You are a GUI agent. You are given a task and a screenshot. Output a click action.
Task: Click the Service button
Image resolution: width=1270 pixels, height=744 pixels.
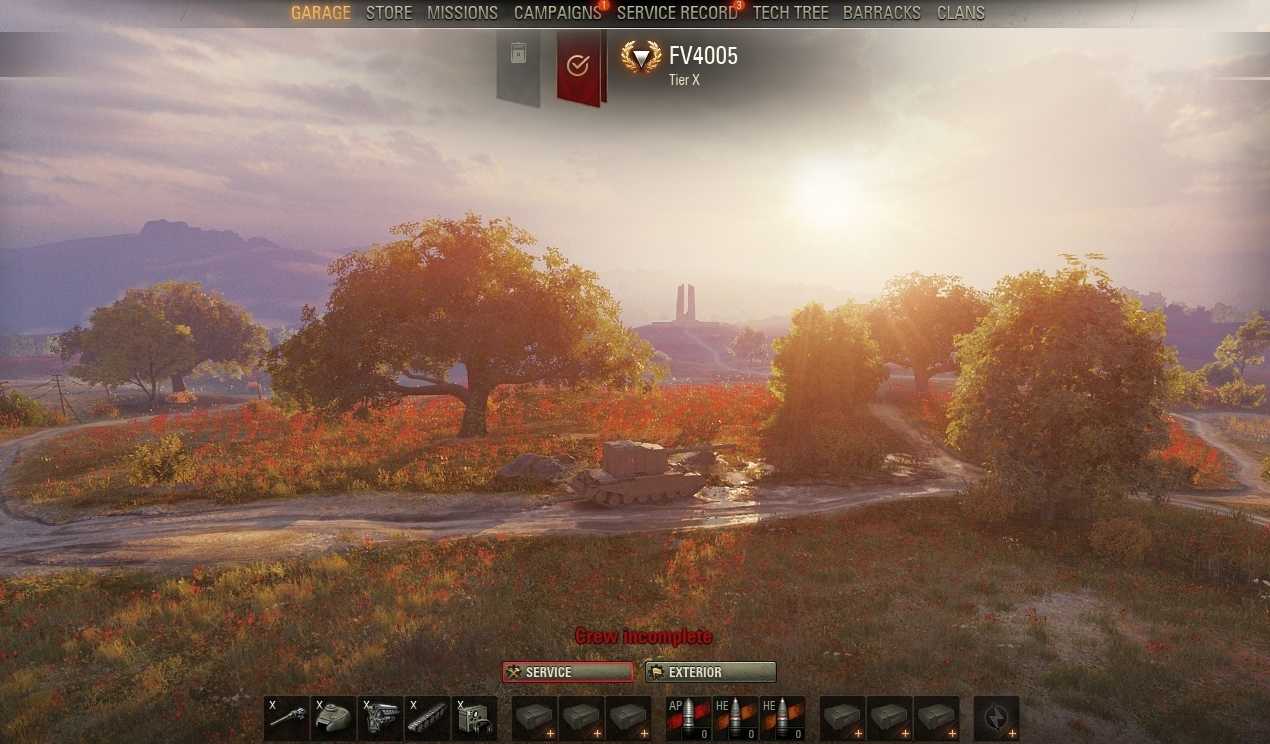pyautogui.click(x=568, y=672)
